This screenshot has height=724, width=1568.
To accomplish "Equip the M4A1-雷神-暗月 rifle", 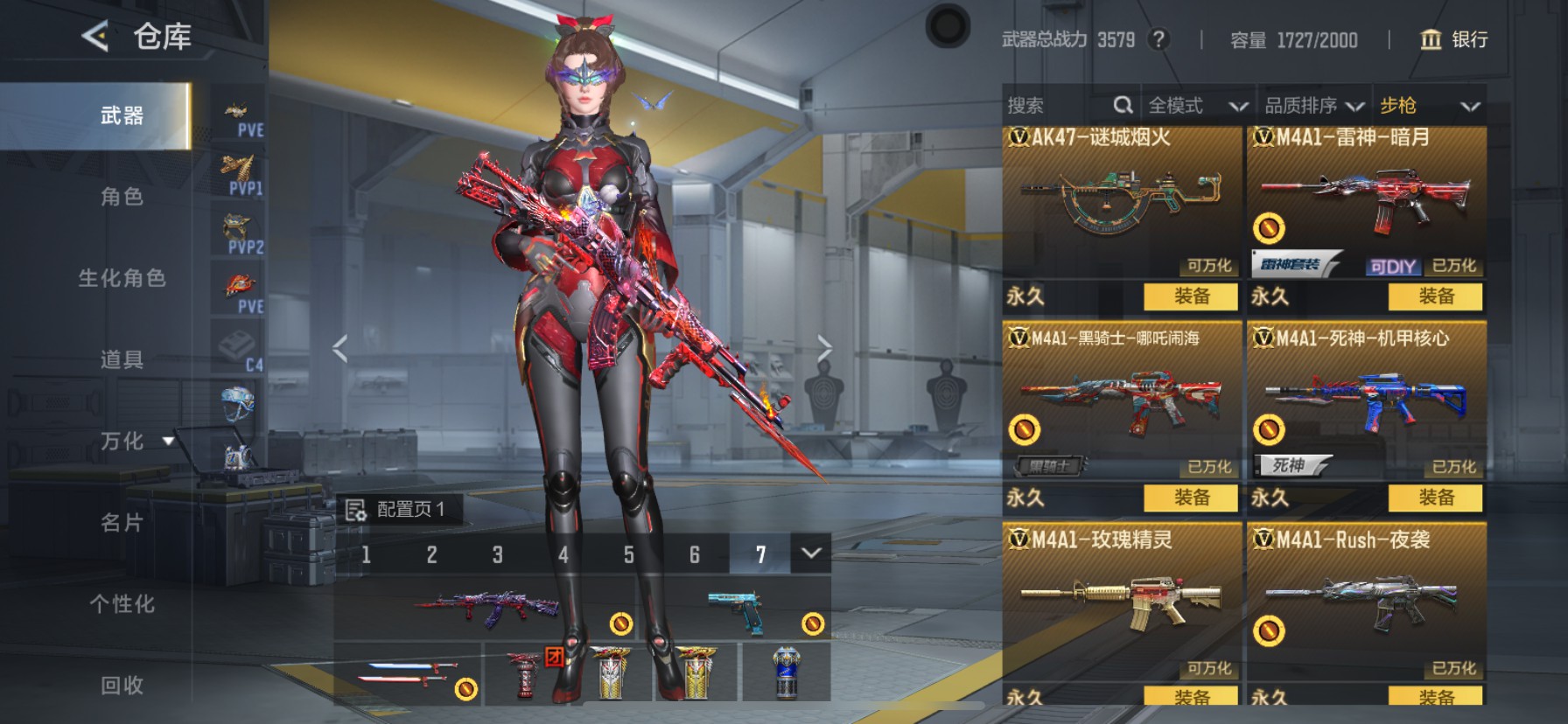I will 1435,296.
